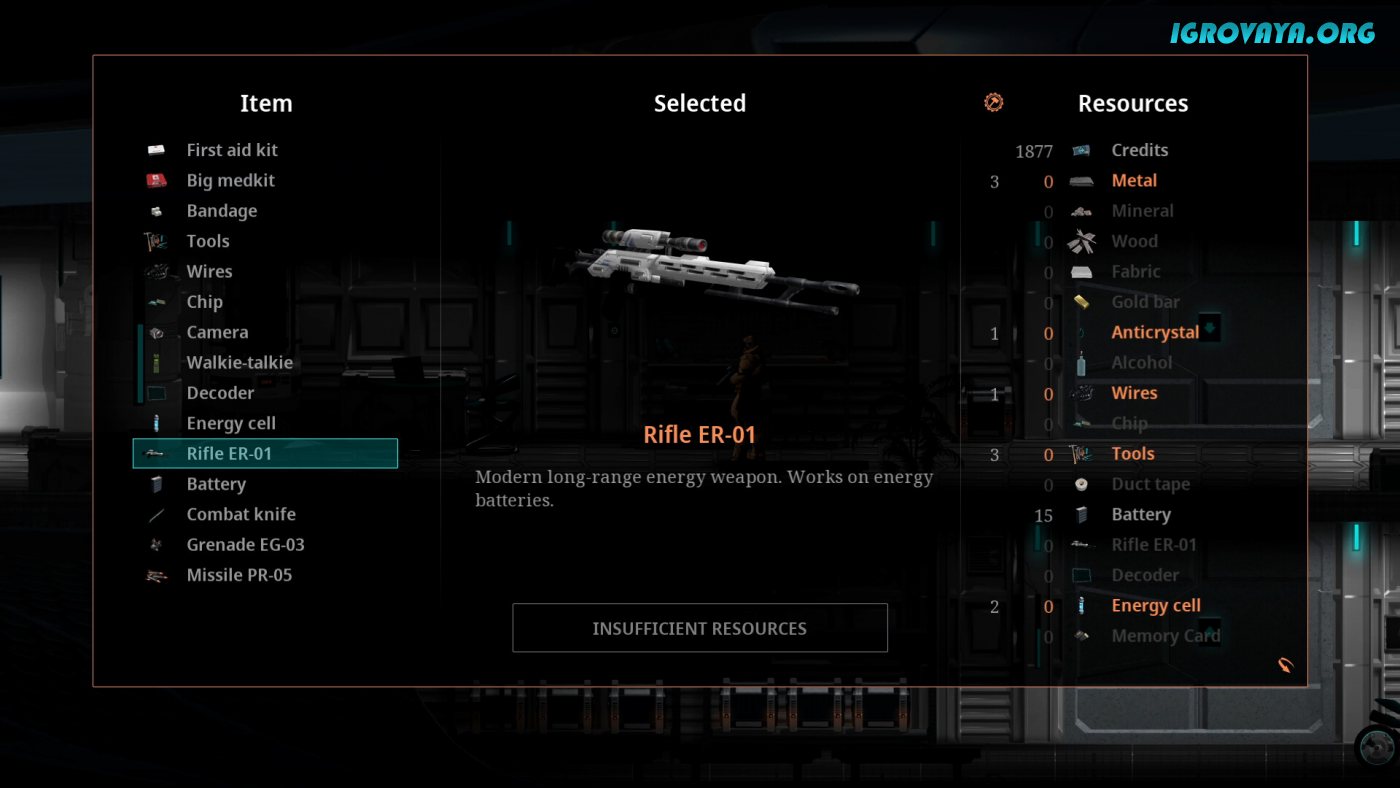Select the Walkie-talkie item

(x=239, y=362)
